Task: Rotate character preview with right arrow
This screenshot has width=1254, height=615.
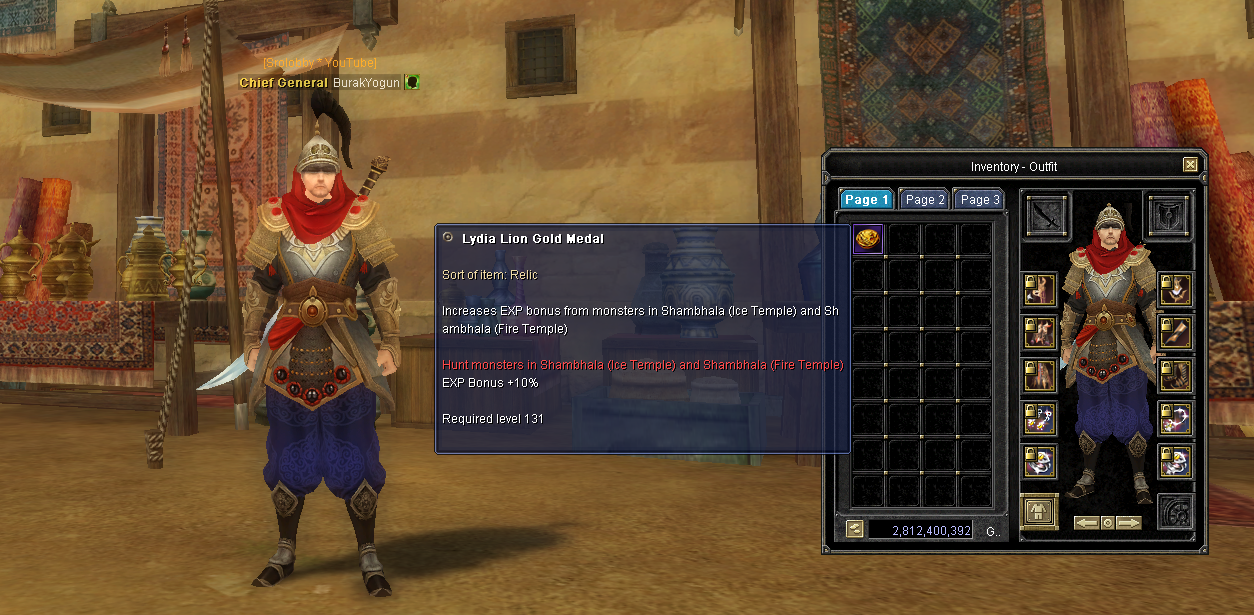Action: tap(1129, 523)
